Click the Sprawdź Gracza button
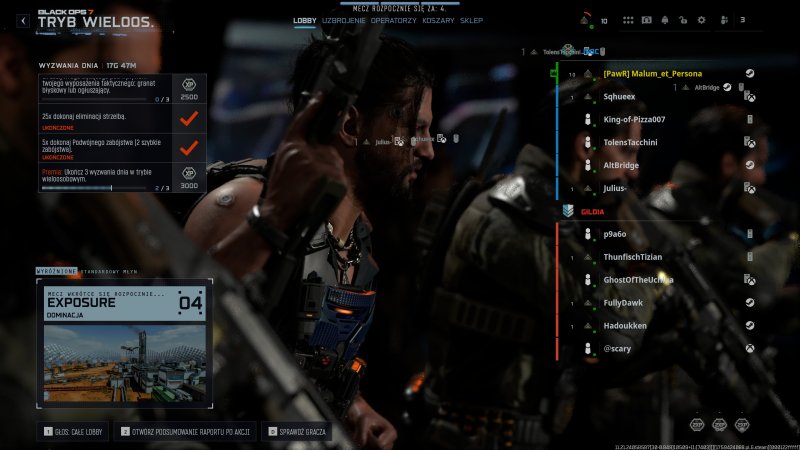Screen dimensions: 800x450 (x=298, y=432)
